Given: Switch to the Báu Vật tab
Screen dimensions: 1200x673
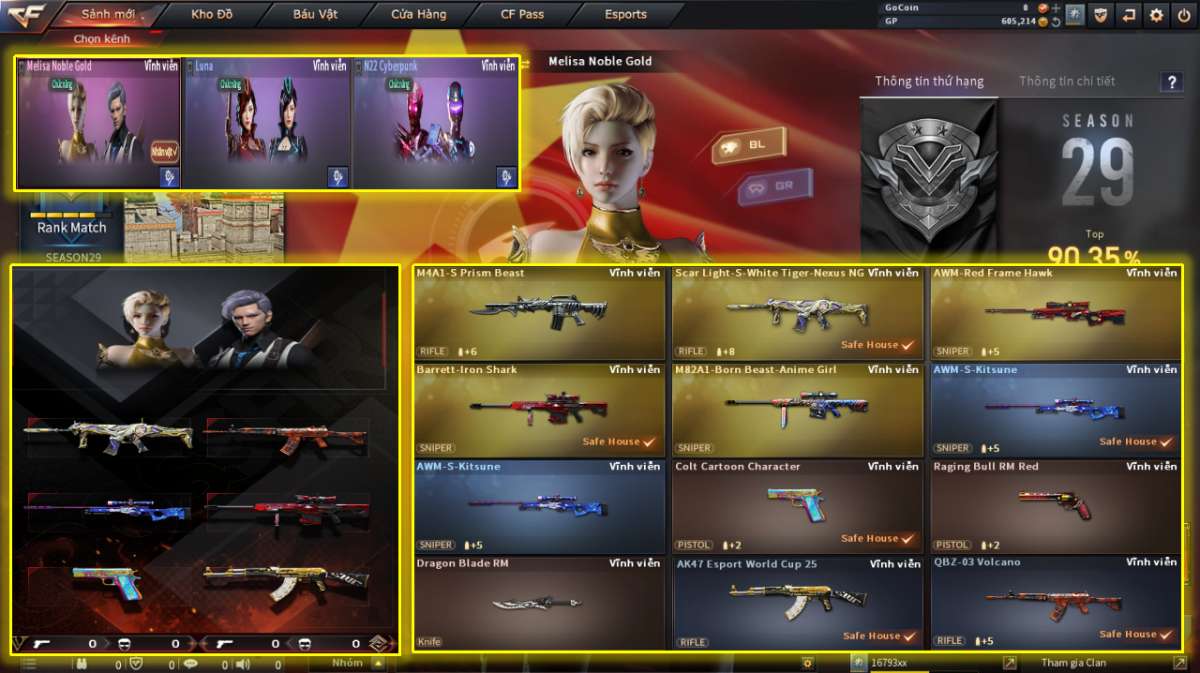Looking at the screenshot, I should [x=315, y=15].
